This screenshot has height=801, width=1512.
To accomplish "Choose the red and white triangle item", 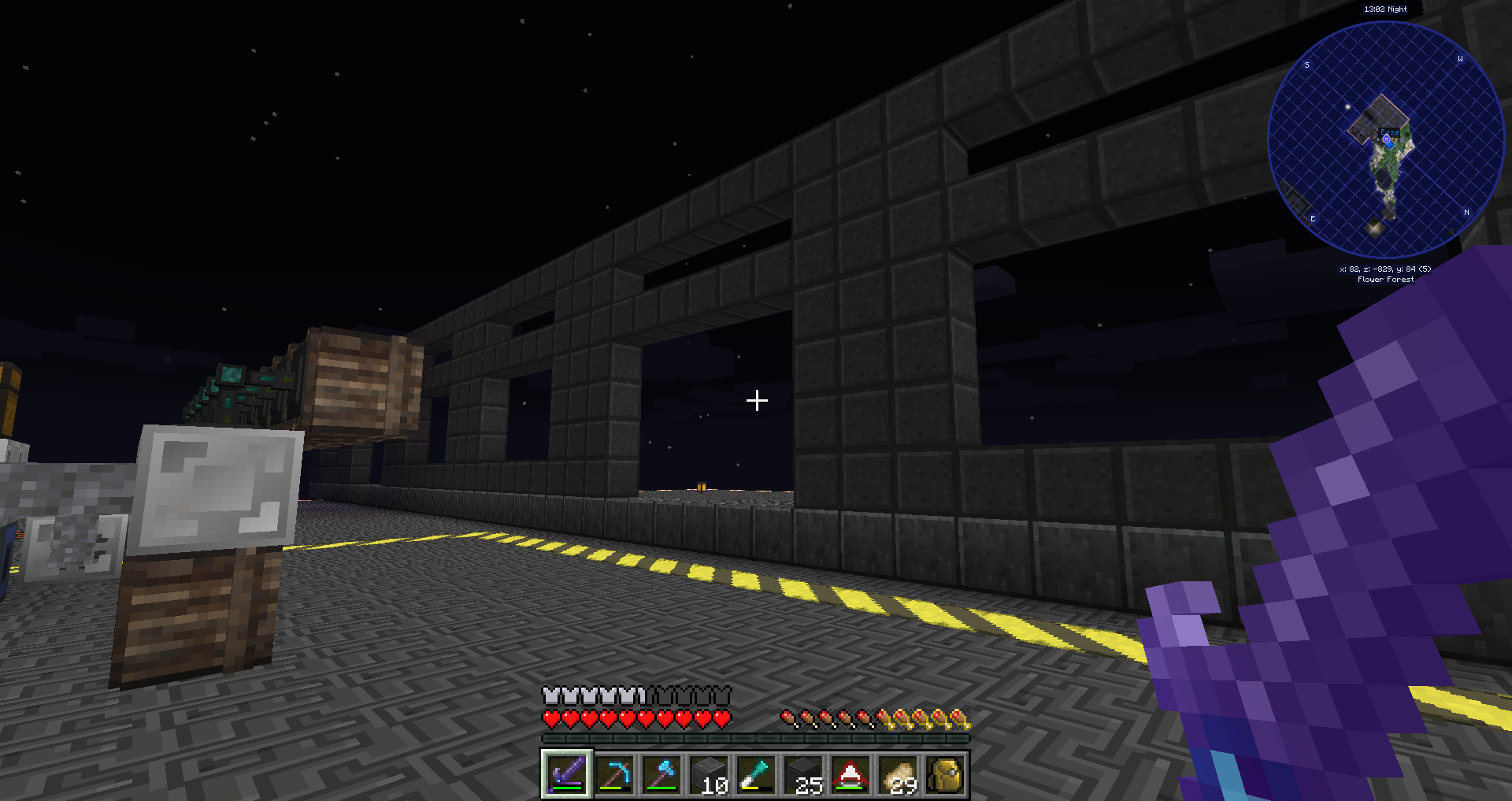I will pos(850,774).
